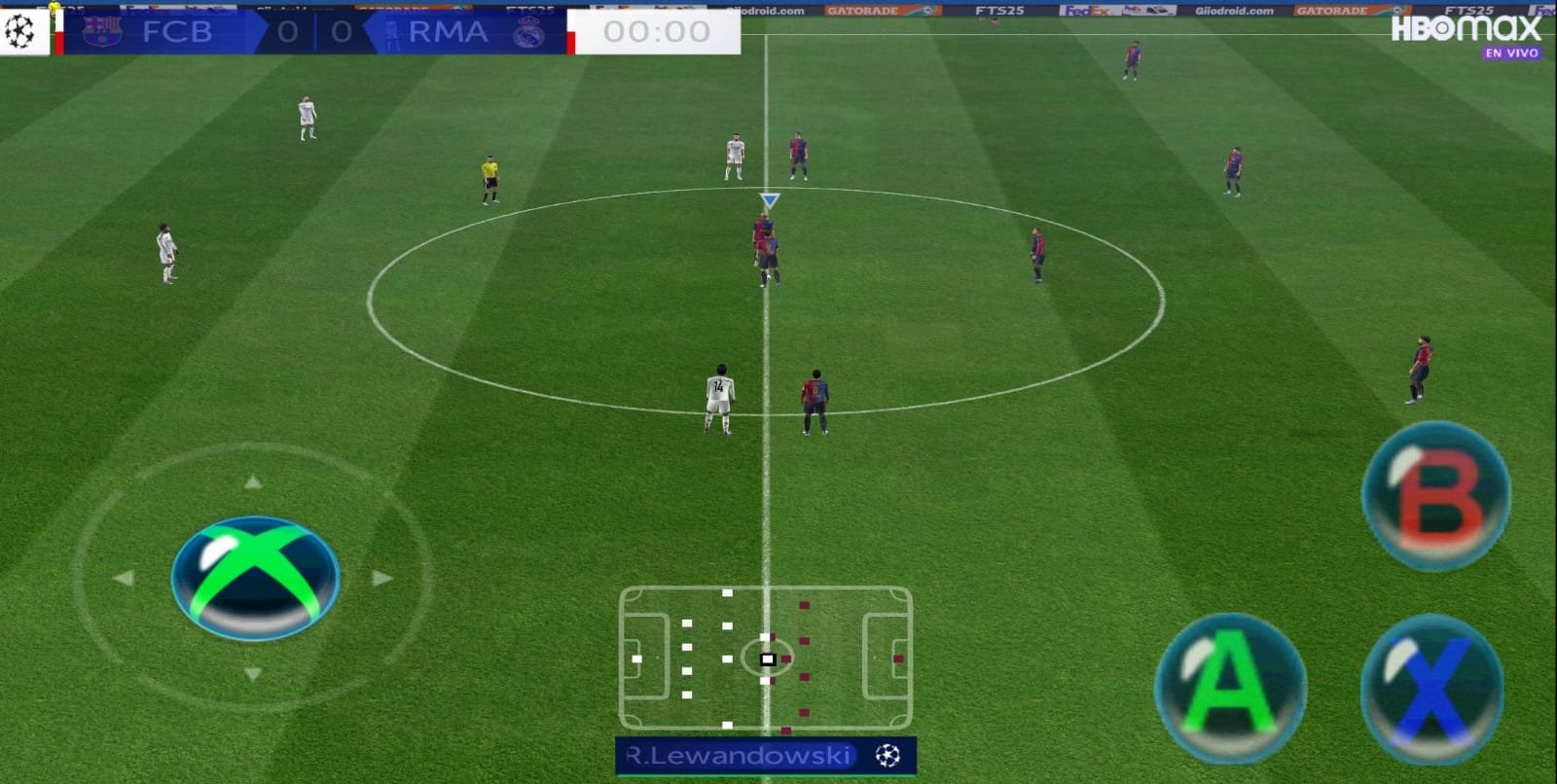Tap the green A action button
Image resolution: width=1557 pixels, height=784 pixels.
click(x=1230, y=687)
